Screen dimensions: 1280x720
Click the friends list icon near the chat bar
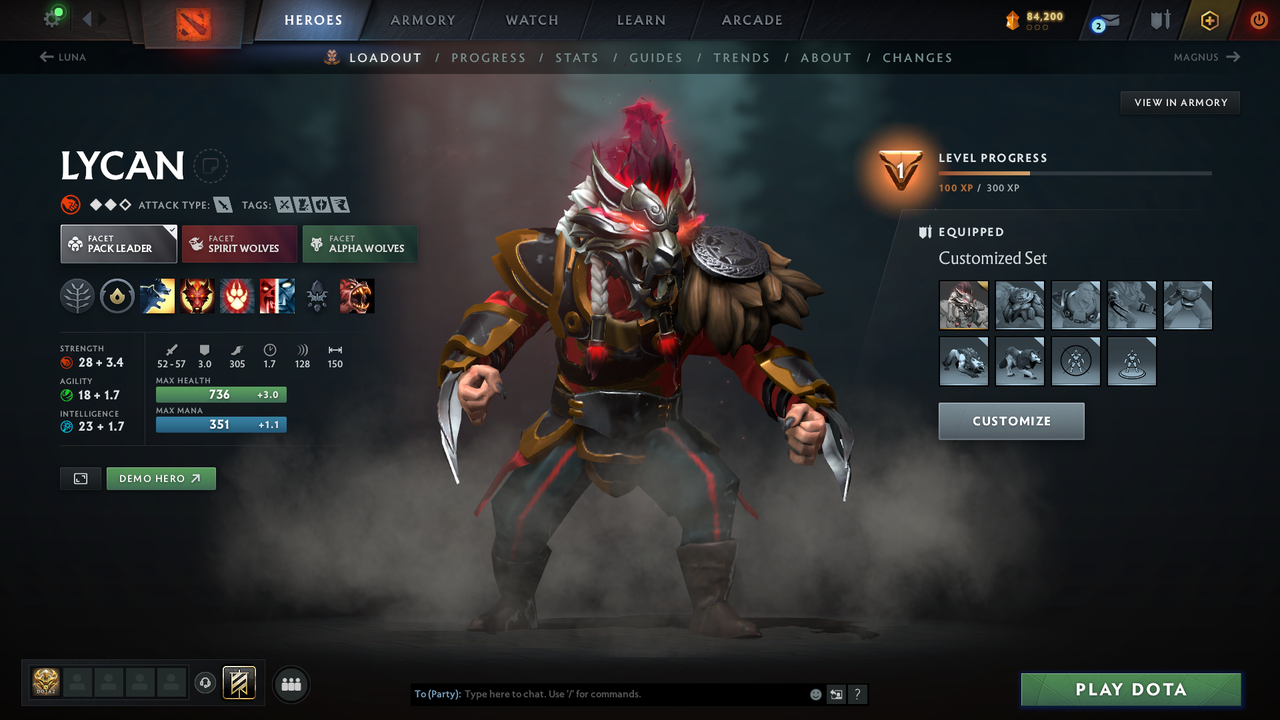click(x=290, y=684)
